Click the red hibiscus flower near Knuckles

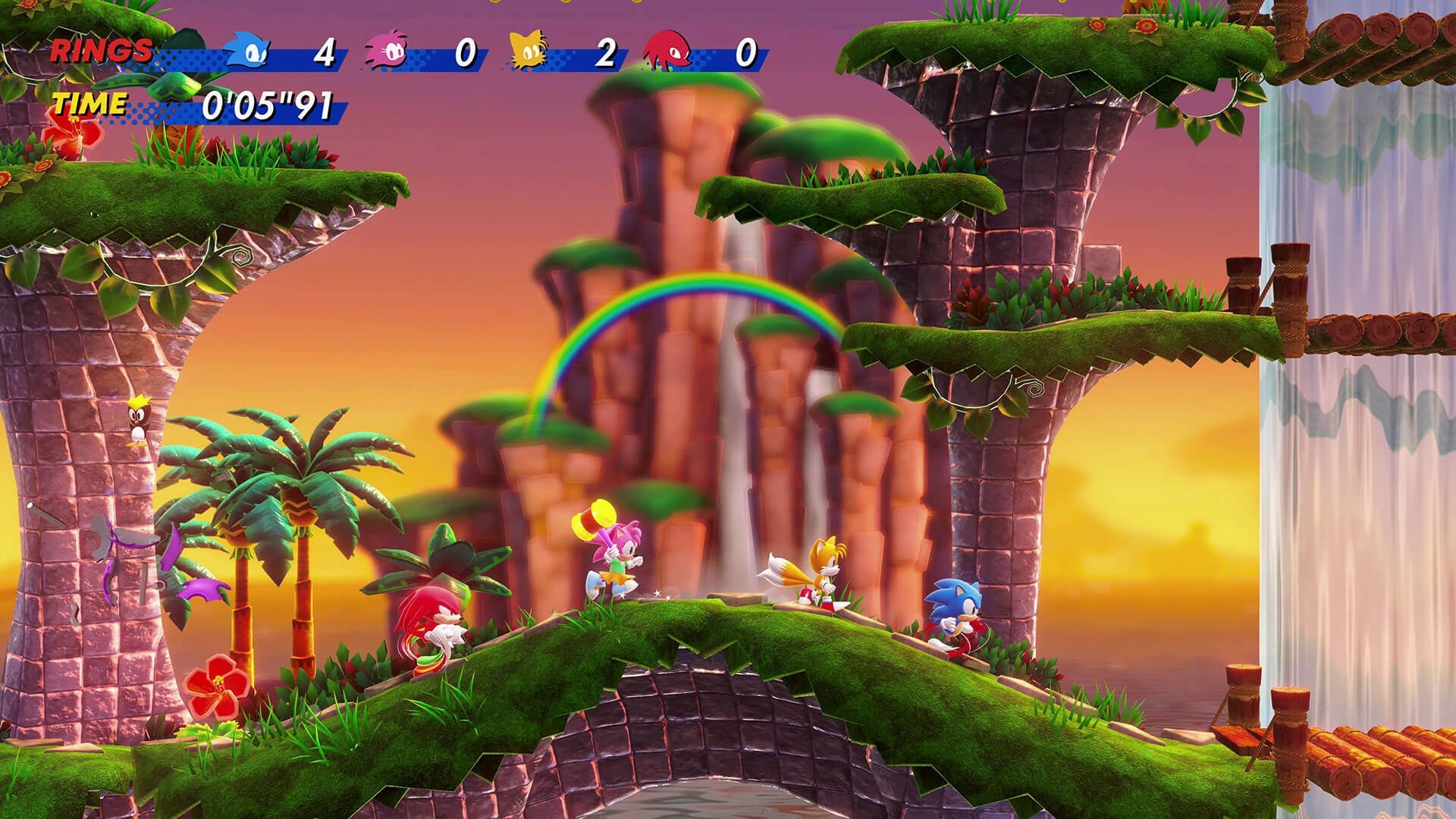point(216,682)
